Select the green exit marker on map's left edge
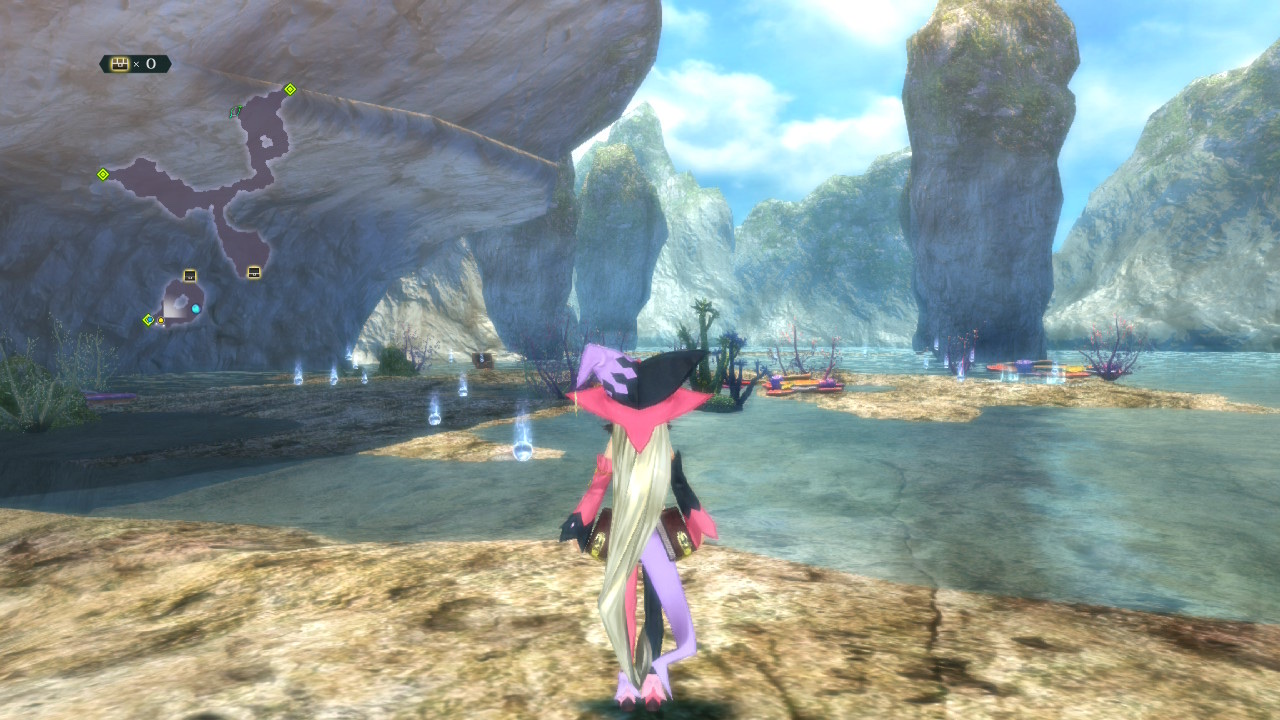The image size is (1280, 720). pos(102,174)
